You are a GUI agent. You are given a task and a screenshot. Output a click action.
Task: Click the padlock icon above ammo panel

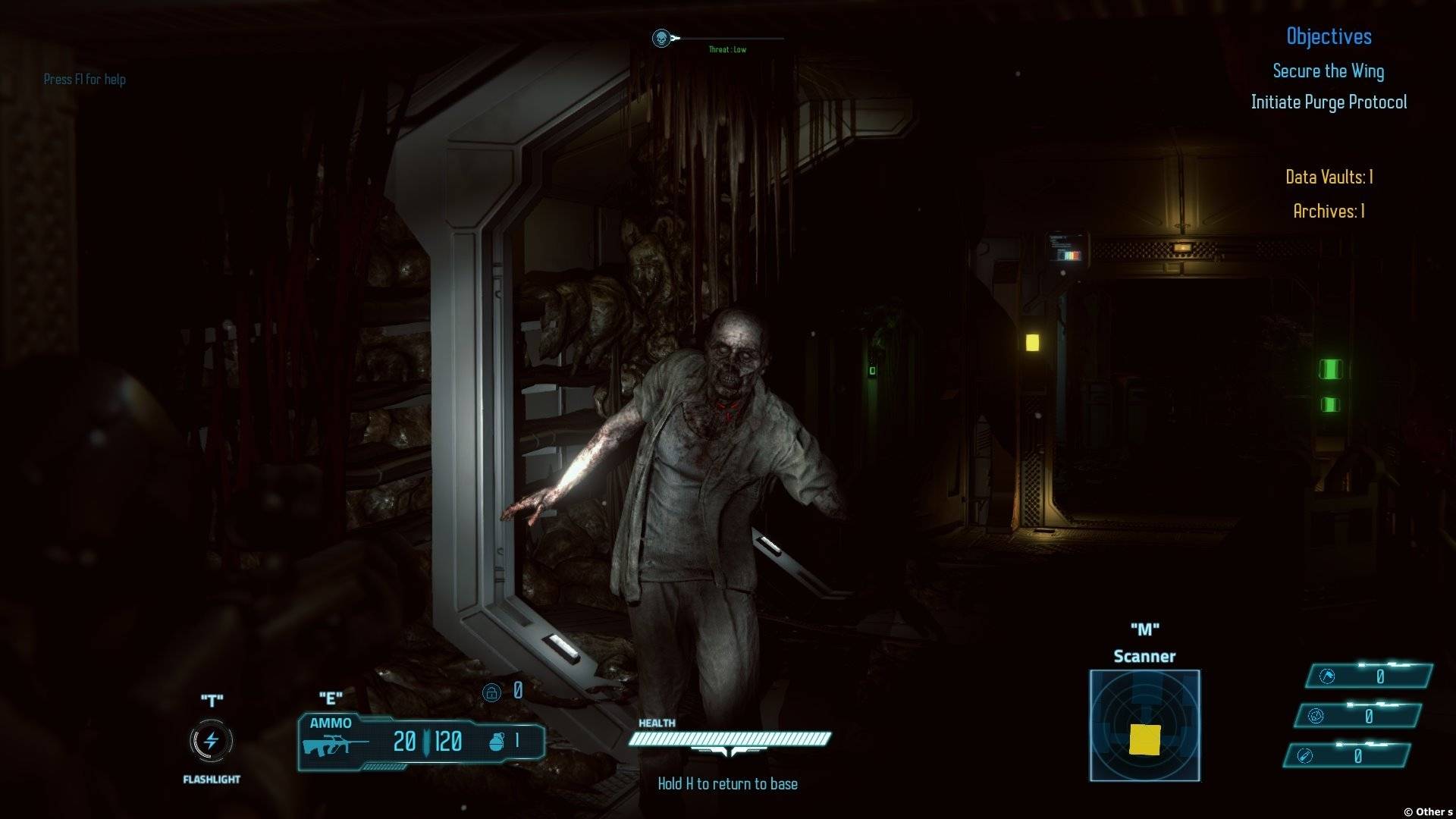pos(491,692)
